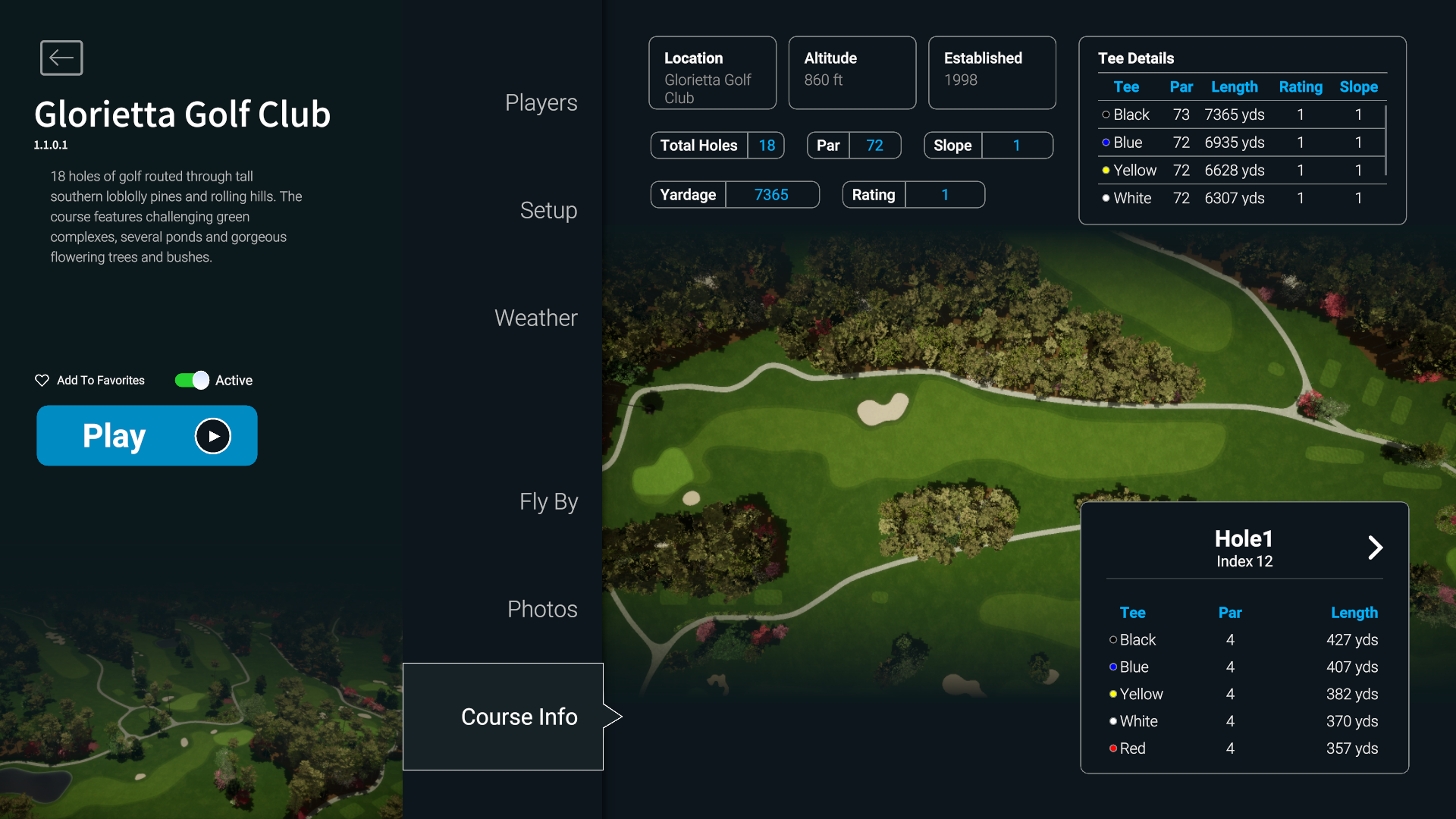
Task: Click the play circle icon inside the Play button
Action: click(212, 435)
